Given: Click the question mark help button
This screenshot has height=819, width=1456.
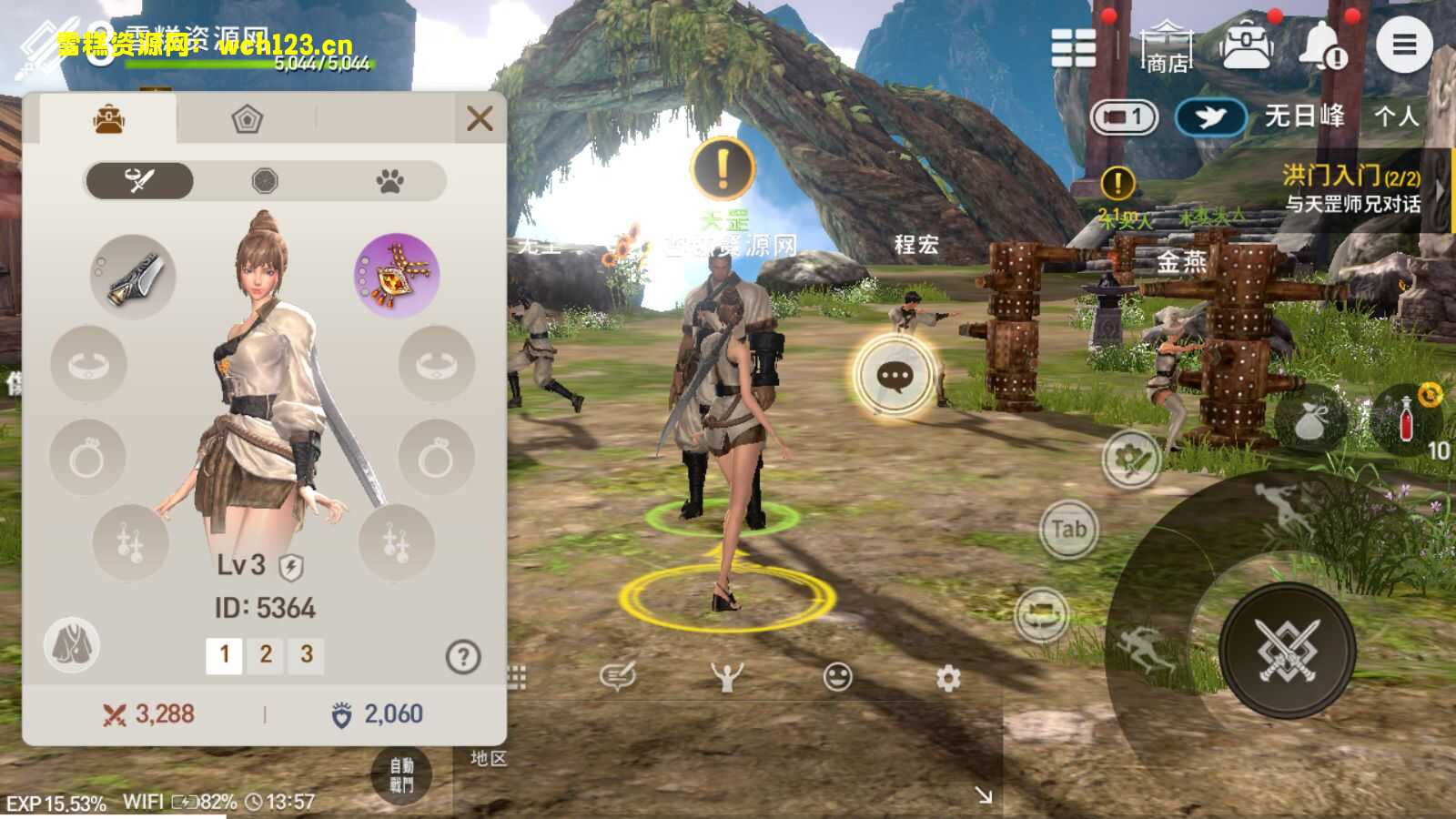Looking at the screenshot, I should coord(463,654).
